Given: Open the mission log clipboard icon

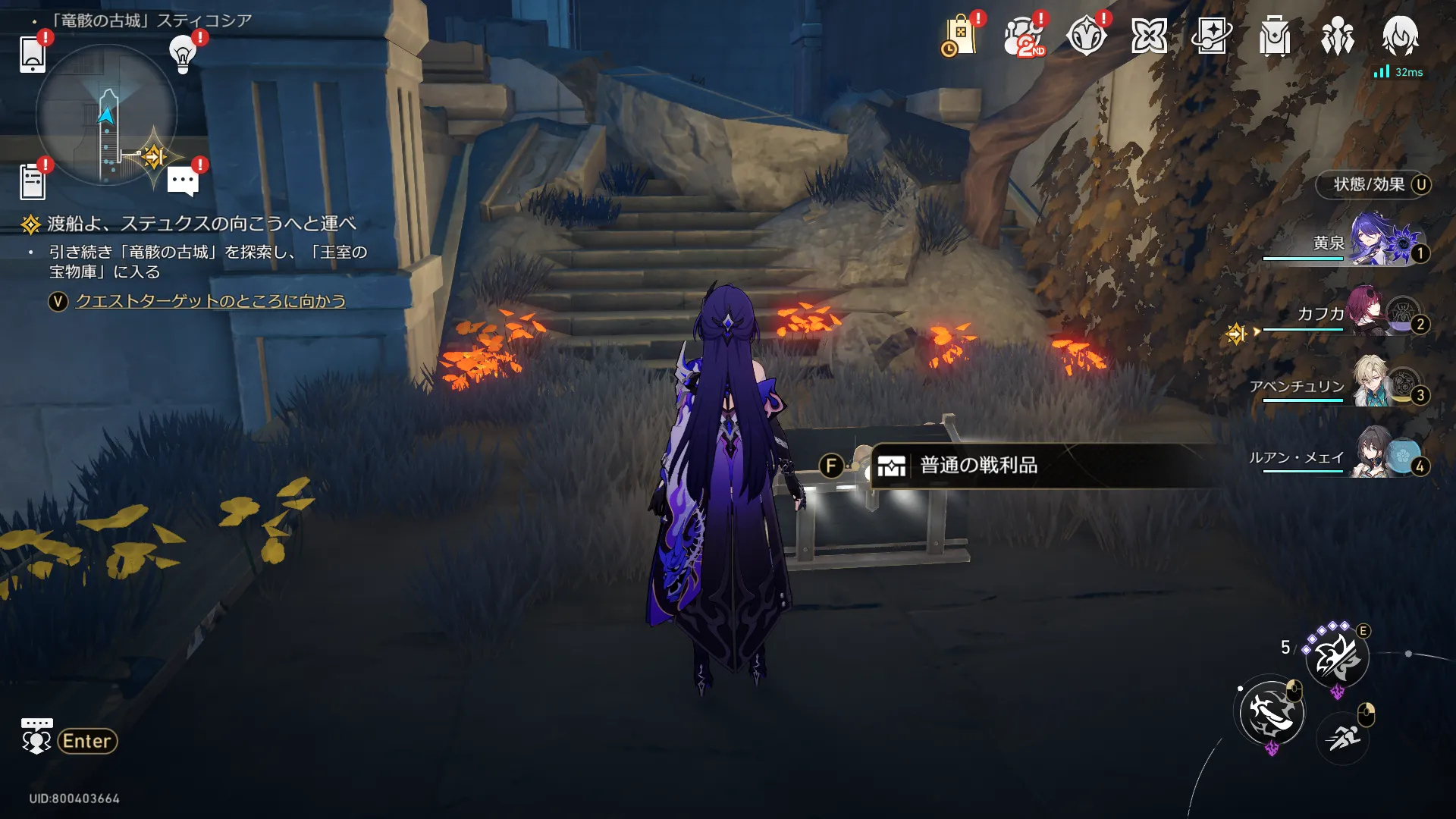Looking at the screenshot, I should (x=33, y=182).
